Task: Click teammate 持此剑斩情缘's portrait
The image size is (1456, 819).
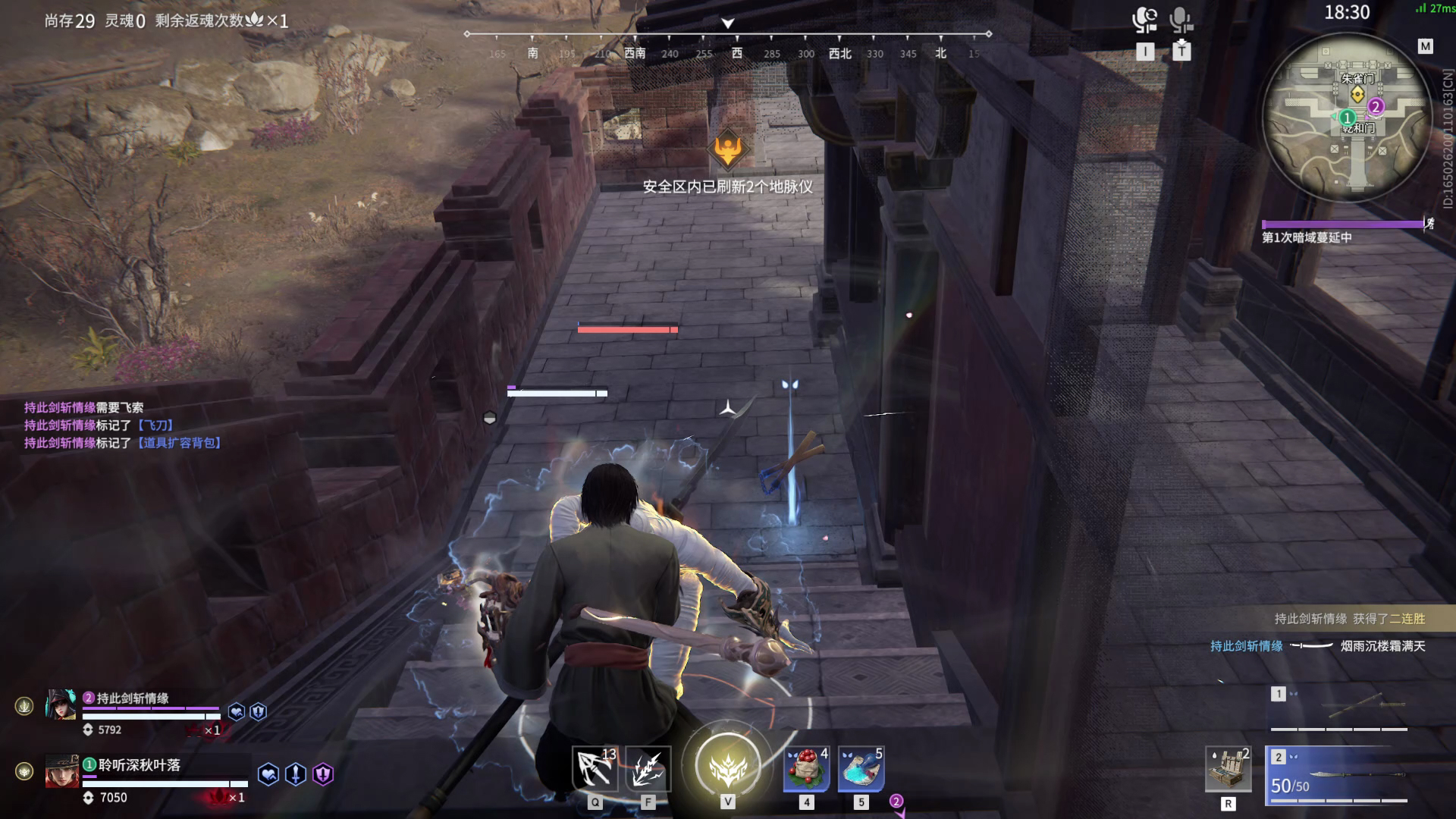Action: (x=61, y=705)
